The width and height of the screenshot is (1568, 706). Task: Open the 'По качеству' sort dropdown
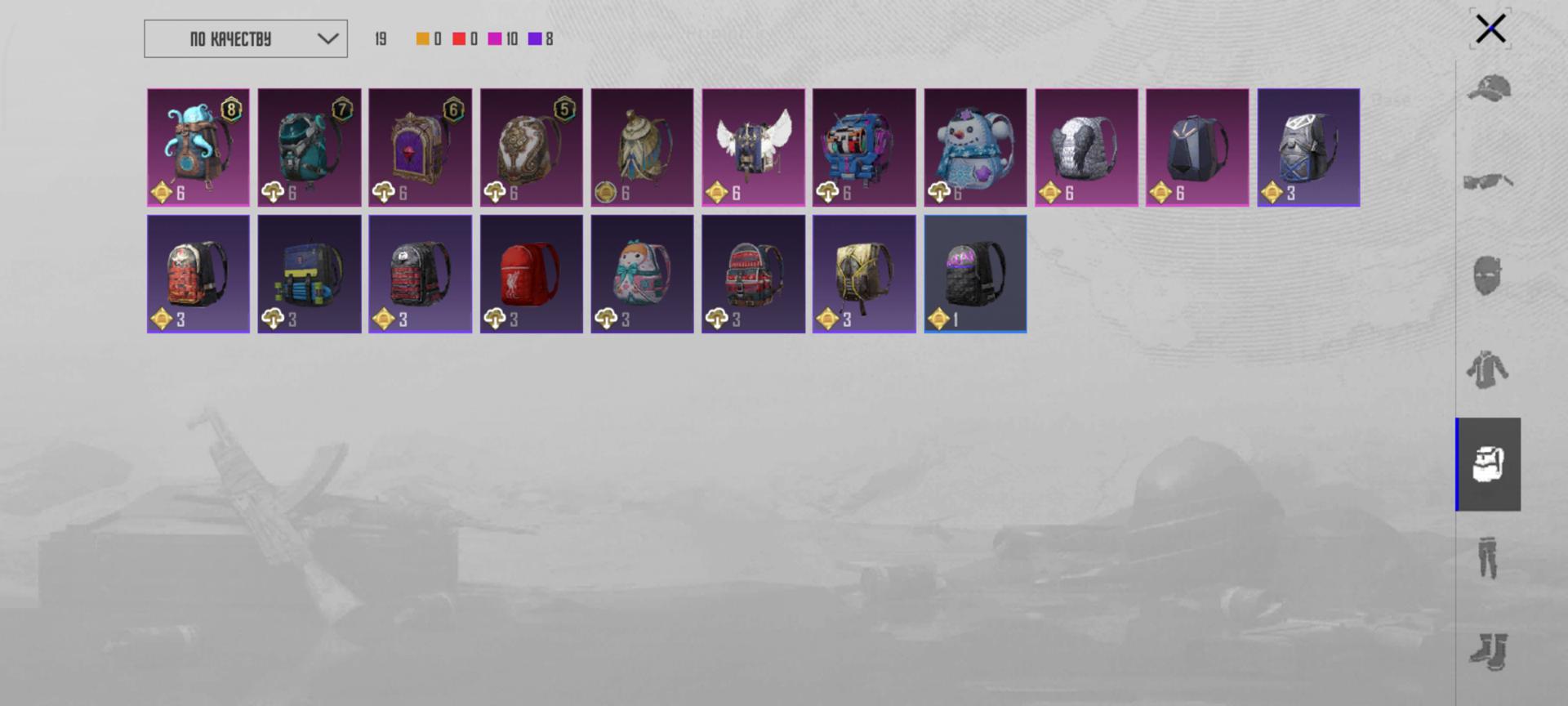(246, 39)
